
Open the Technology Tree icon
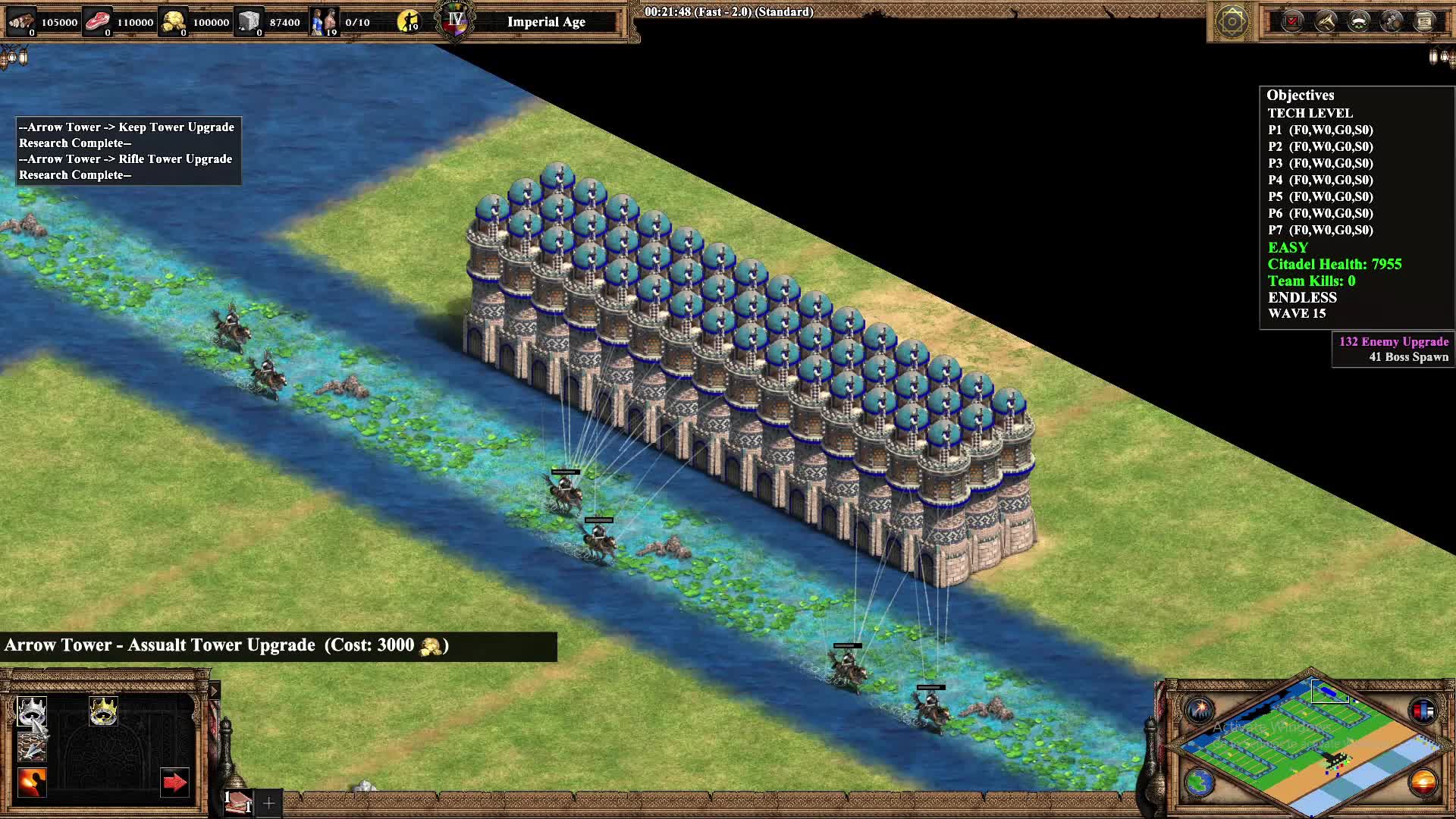tap(1392, 21)
